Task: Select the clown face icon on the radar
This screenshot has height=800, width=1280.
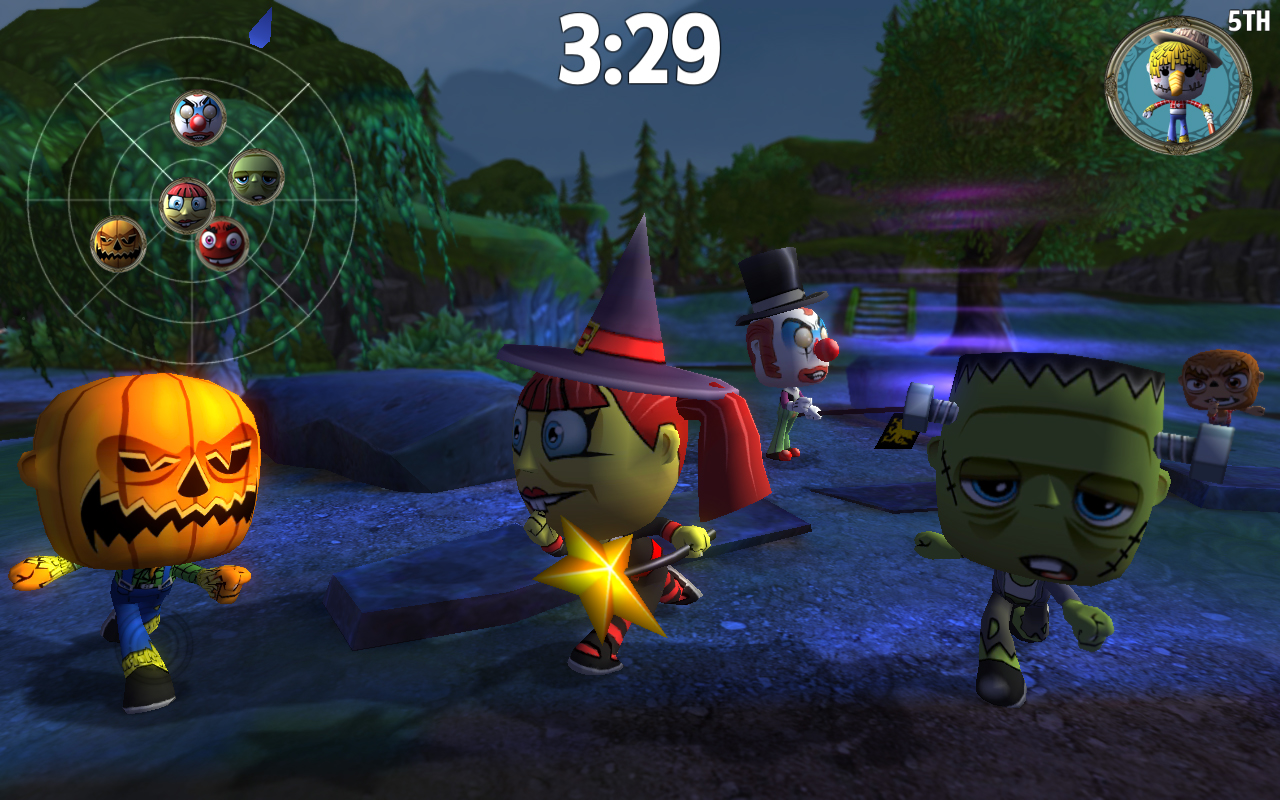Action: pos(200,118)
